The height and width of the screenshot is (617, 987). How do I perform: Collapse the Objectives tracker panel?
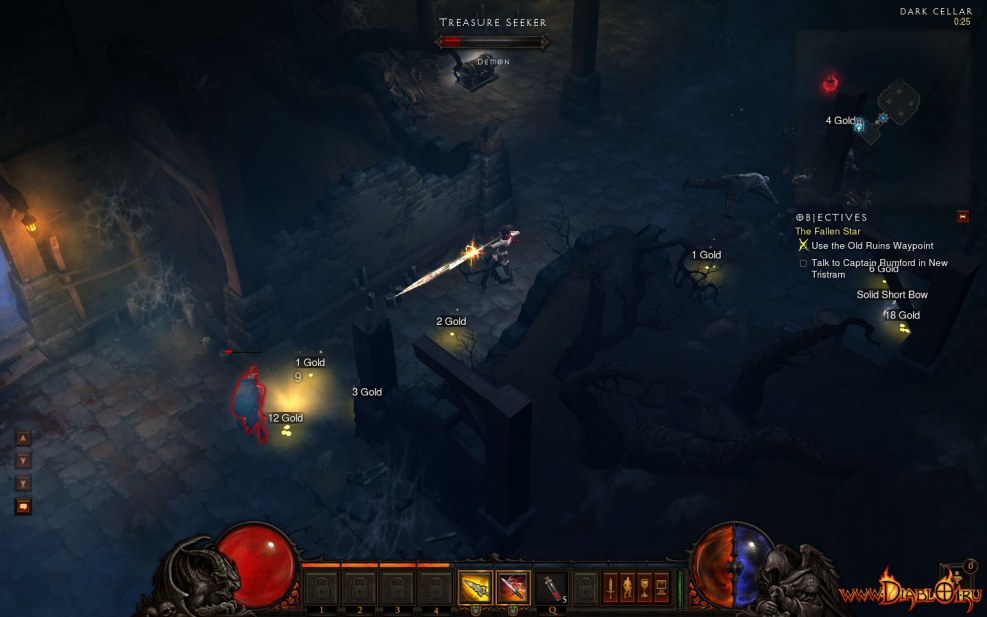pyautogui.click(x=963, y=216)
